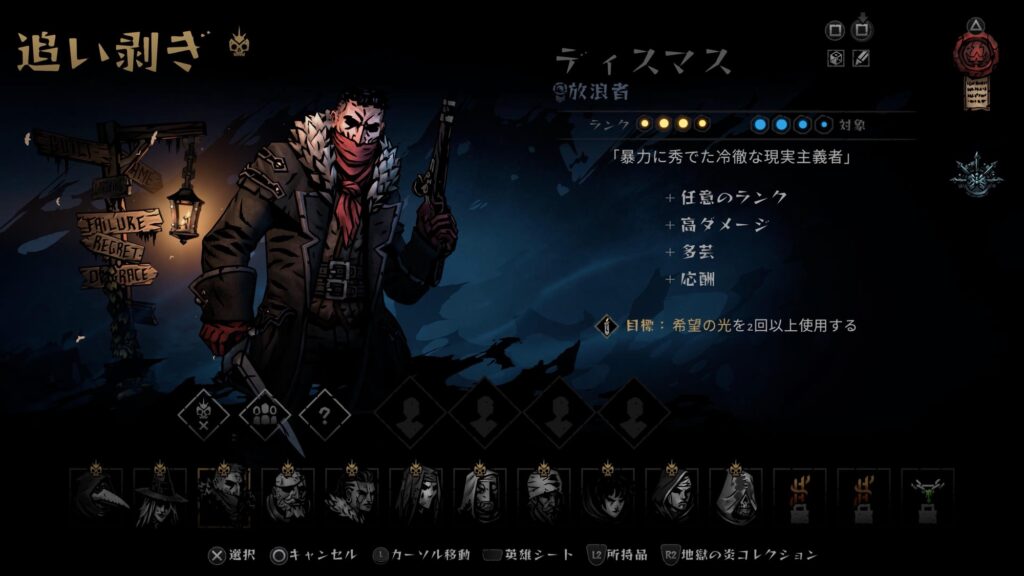Open the party group diamond icon
Image resolution: width=1024 pixels, height=576 pixels.
point(264,413)
